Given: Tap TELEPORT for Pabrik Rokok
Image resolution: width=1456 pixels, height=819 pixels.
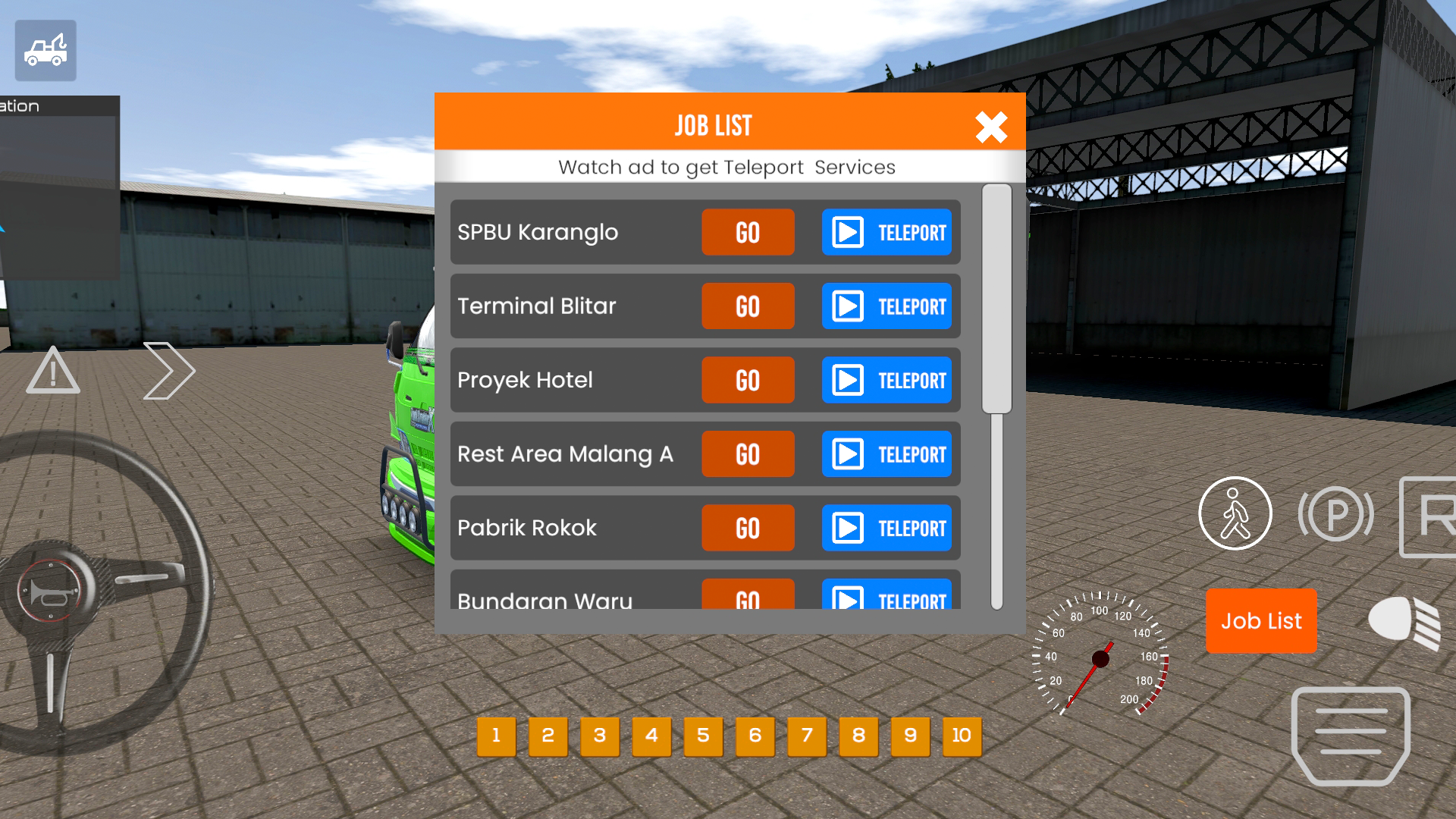Looking at the screenshot, I should [x=886, y=528].
